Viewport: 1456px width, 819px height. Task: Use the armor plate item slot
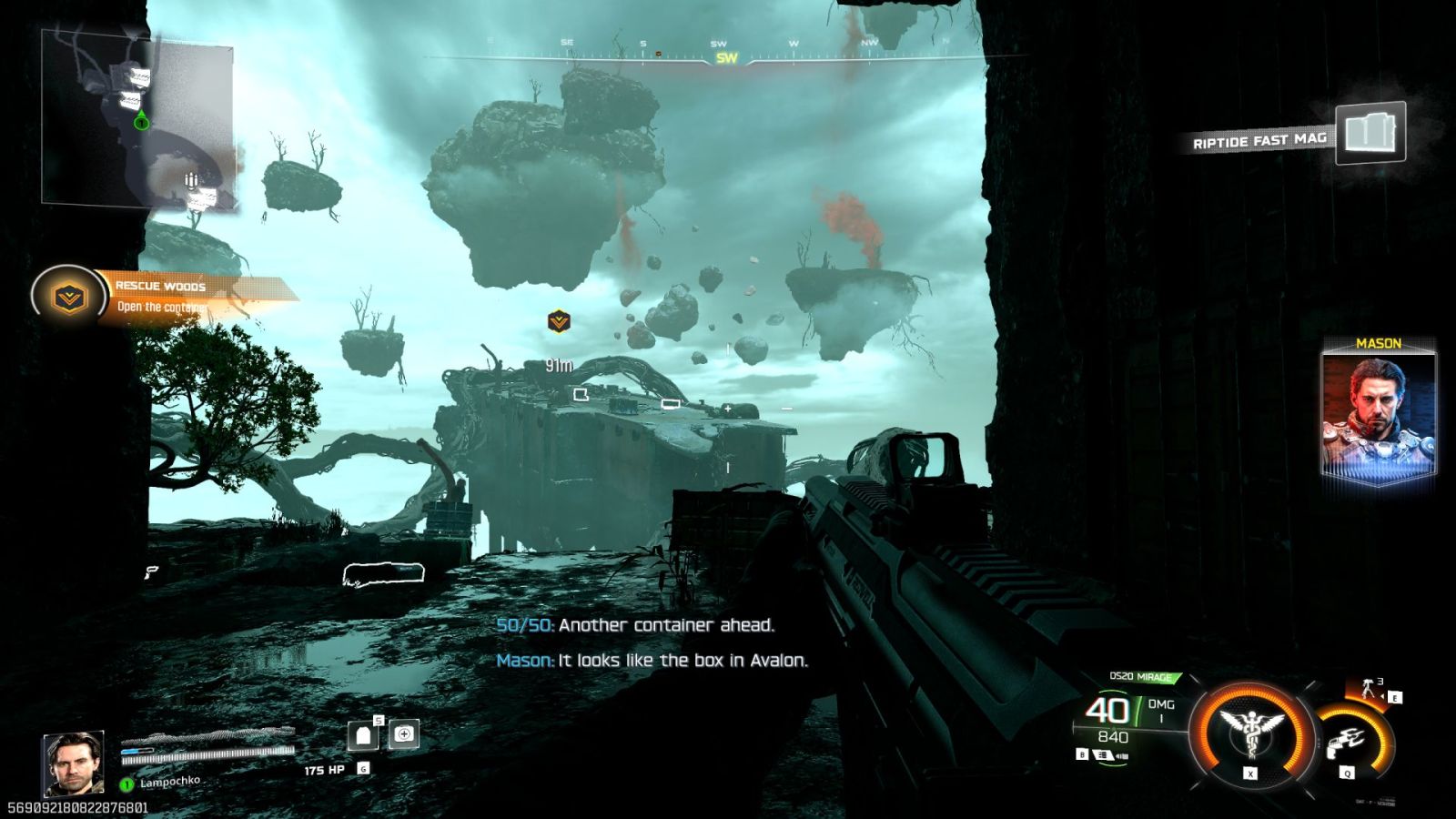363,735
